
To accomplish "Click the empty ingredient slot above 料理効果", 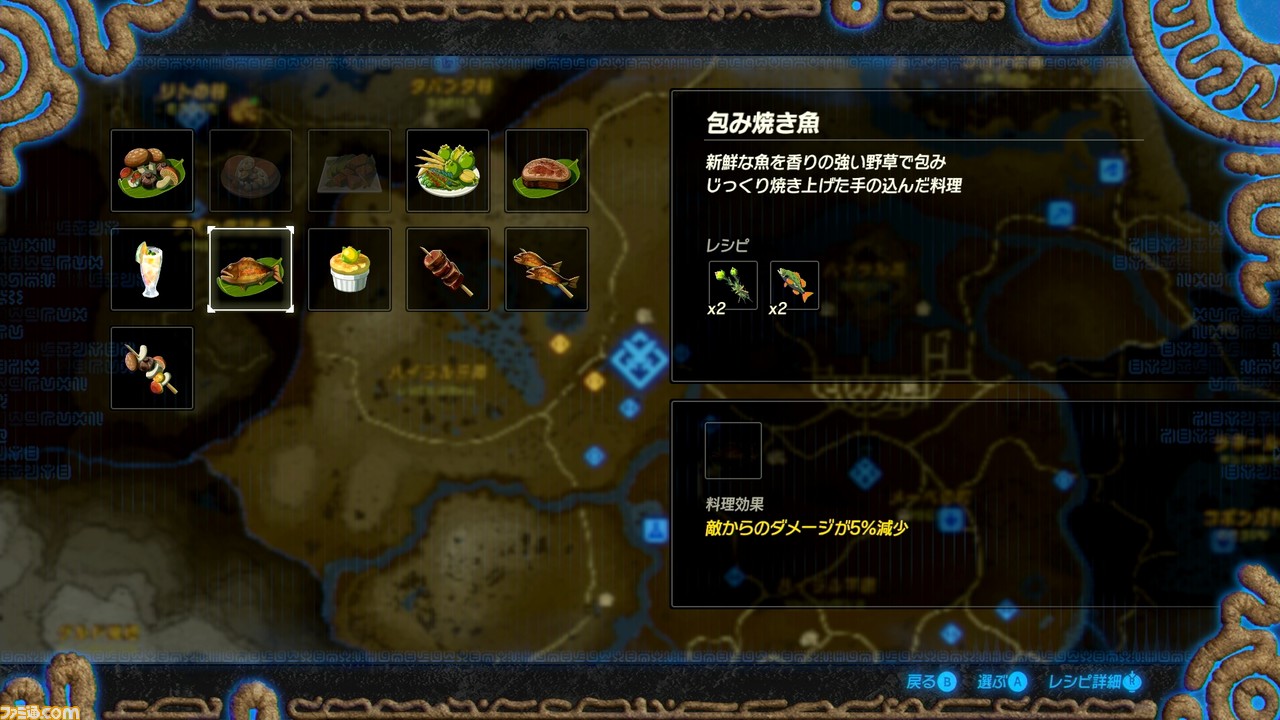I will (733, 449).
